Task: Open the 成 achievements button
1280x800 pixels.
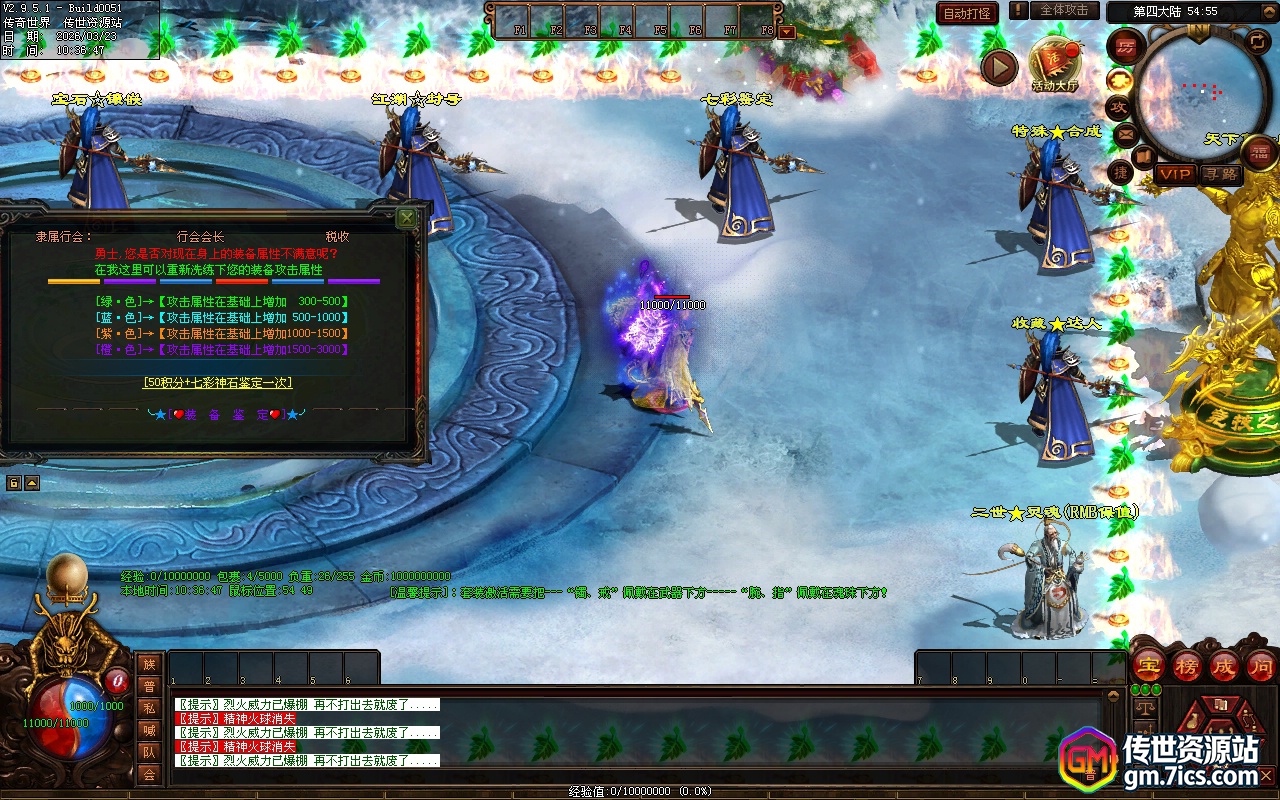Action: click(1224, 666)
